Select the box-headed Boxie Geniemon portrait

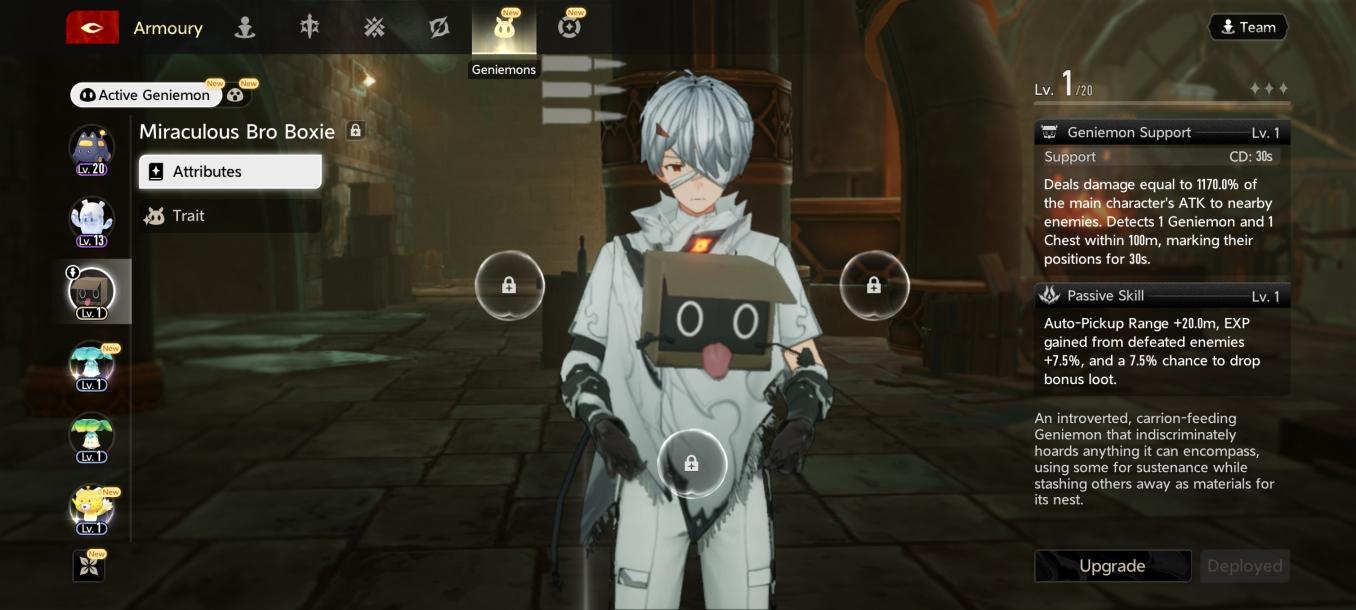(x=91, y=292)
